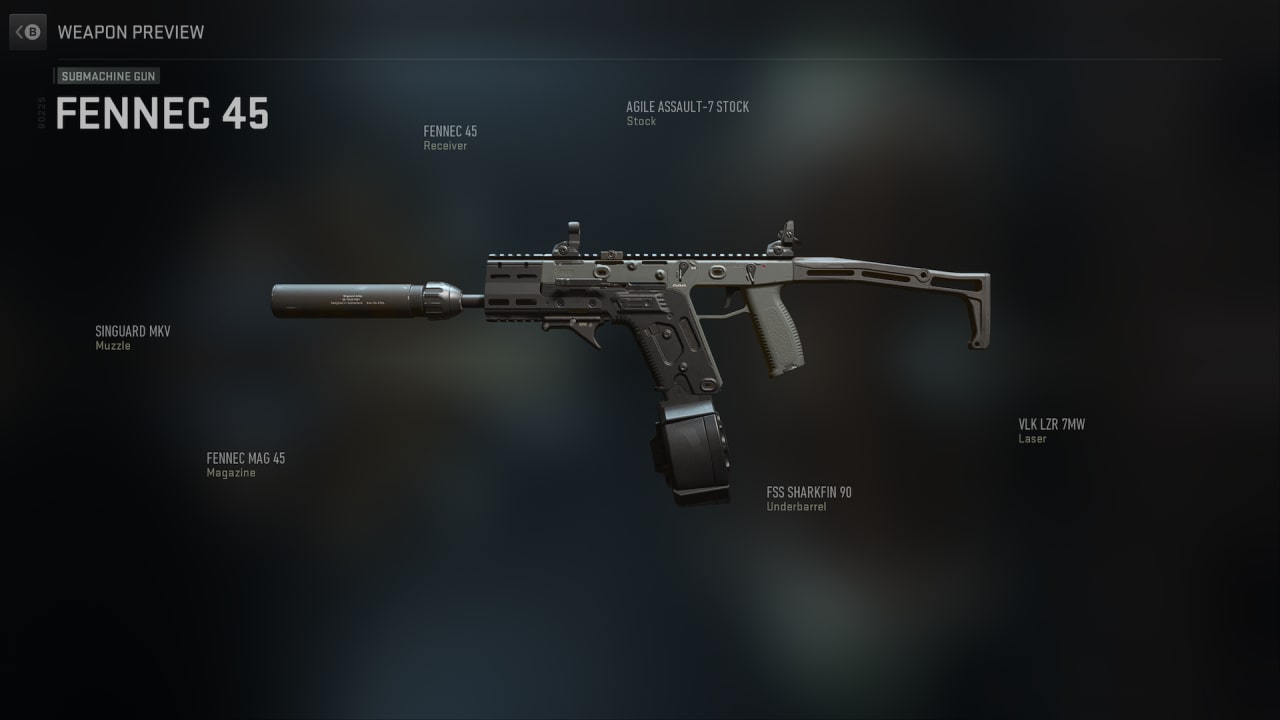The width and height of the screenshot is (1280, 720).
Task: Select the Singuard MKV muzzle attachment
Action: (133, 338)
